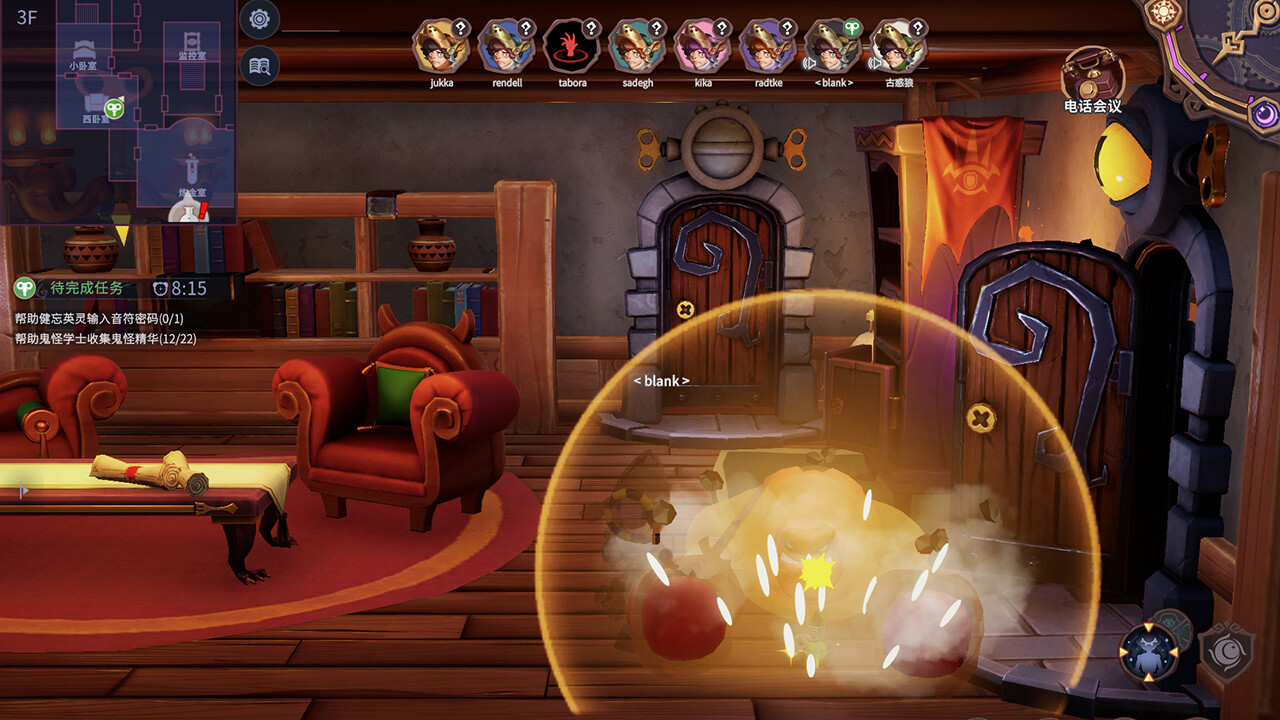Select radtke's player portrait

pyautogui.click(x=769, y=45)
